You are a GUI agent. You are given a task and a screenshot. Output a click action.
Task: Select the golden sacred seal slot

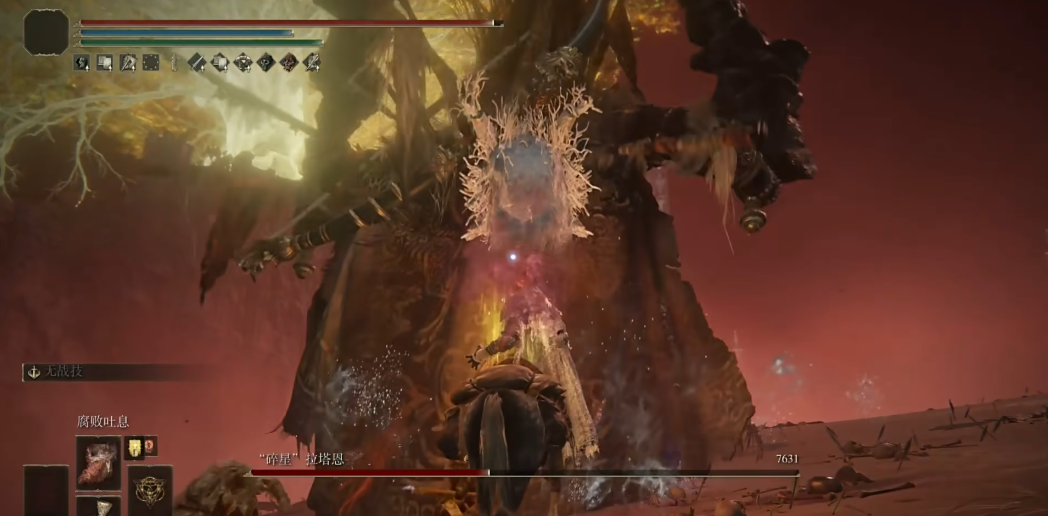click(148, 489)
